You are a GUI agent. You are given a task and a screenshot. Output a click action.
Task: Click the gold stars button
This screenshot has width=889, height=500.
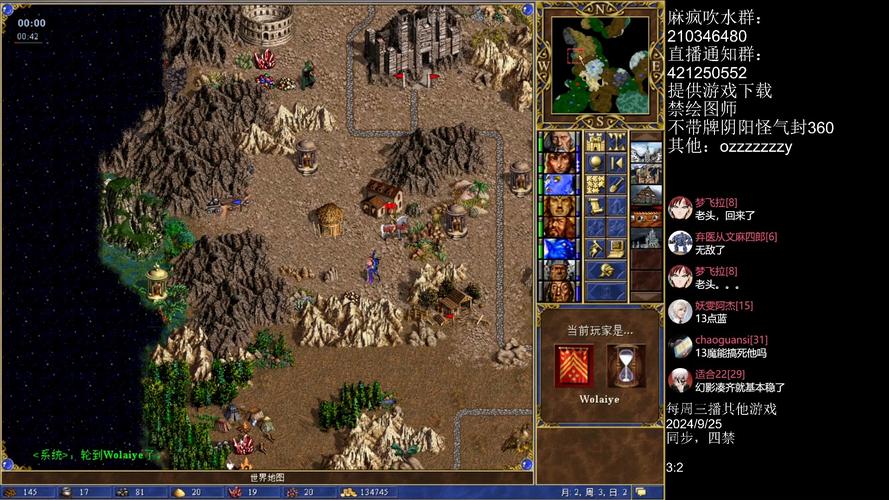click(x=594, y=183)
